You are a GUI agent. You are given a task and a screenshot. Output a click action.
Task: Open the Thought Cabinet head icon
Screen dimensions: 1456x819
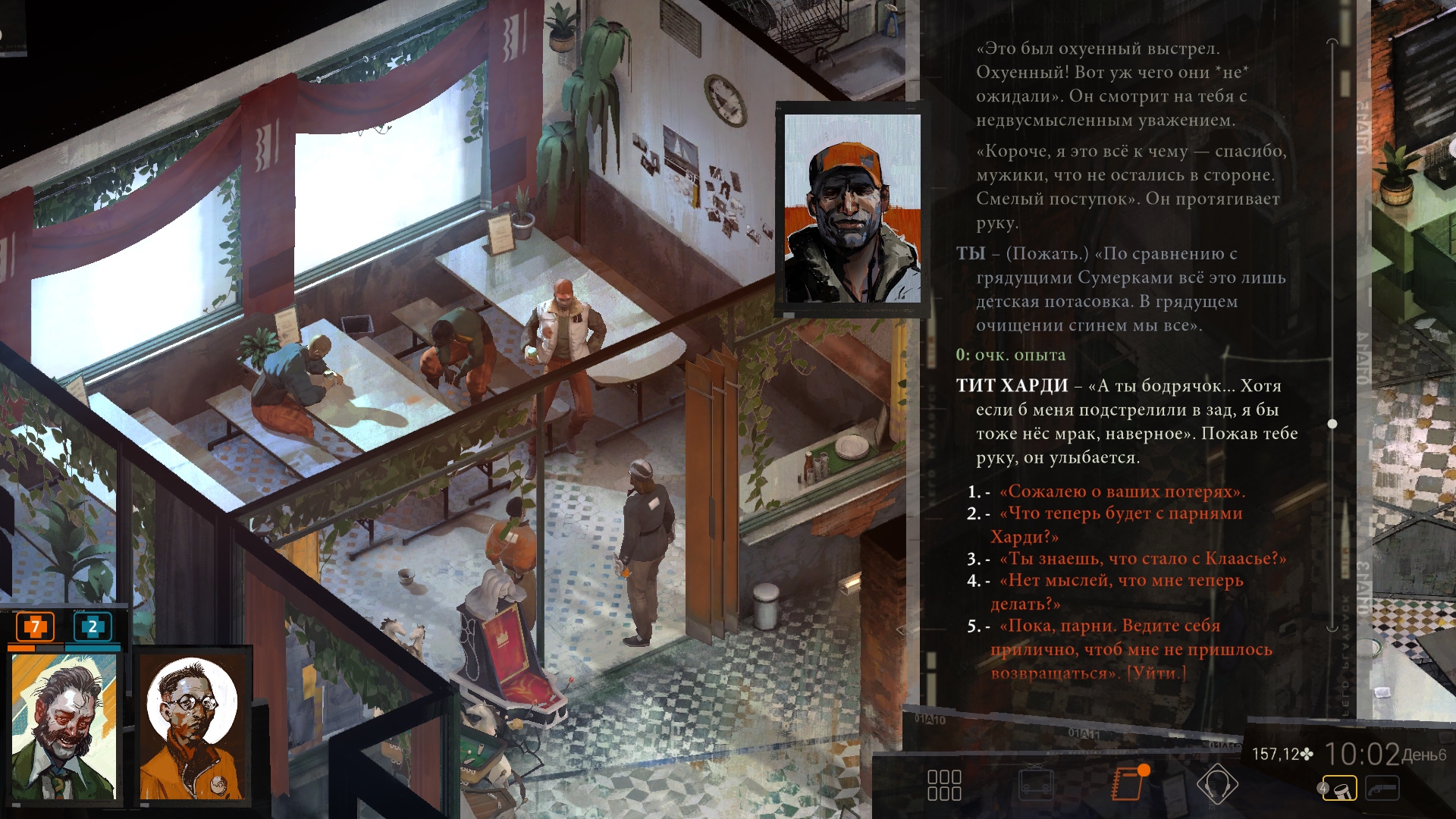click(1216, 783)
